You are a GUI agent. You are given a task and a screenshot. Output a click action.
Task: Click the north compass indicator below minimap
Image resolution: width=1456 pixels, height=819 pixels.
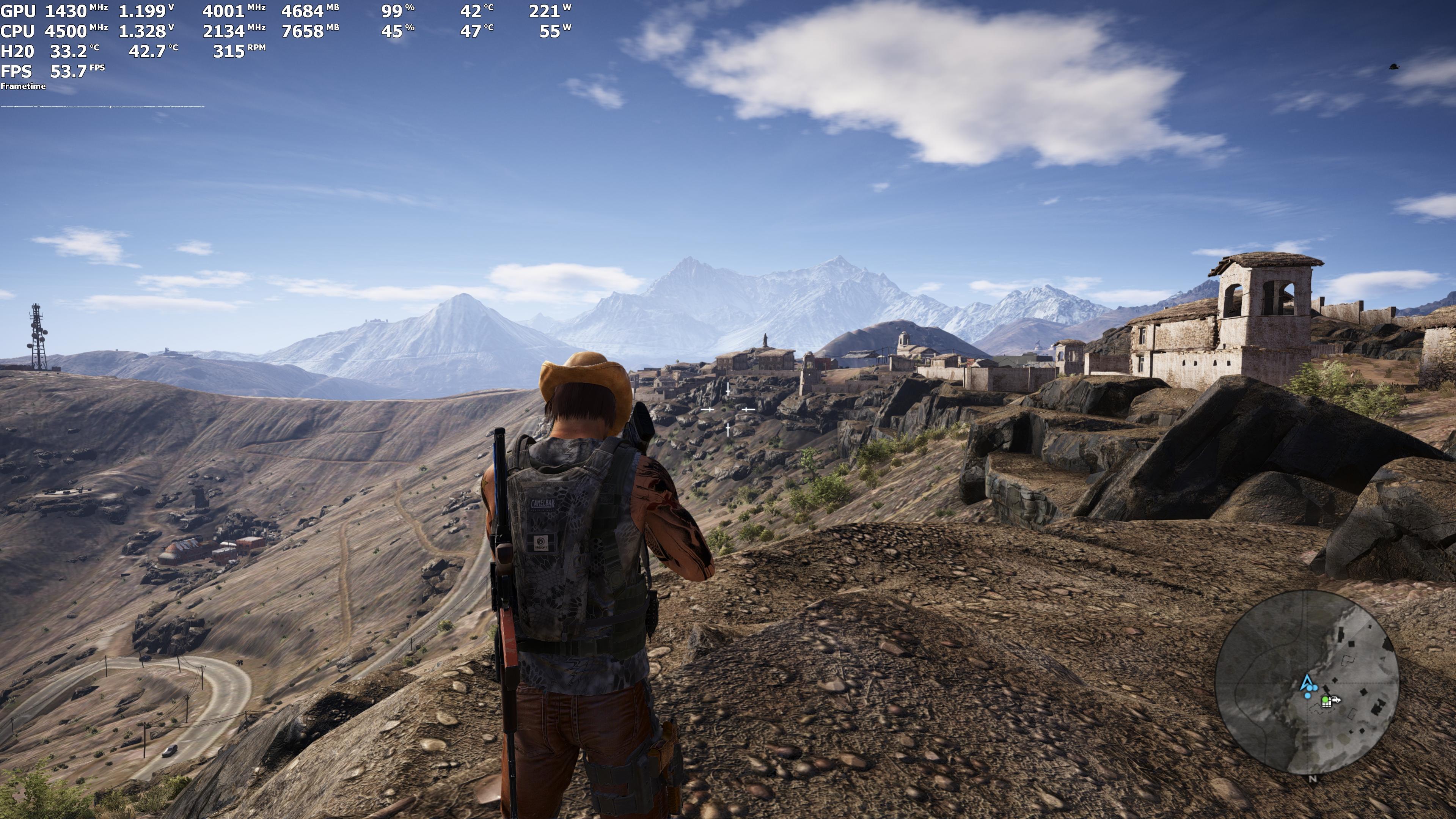(1312, 779)
